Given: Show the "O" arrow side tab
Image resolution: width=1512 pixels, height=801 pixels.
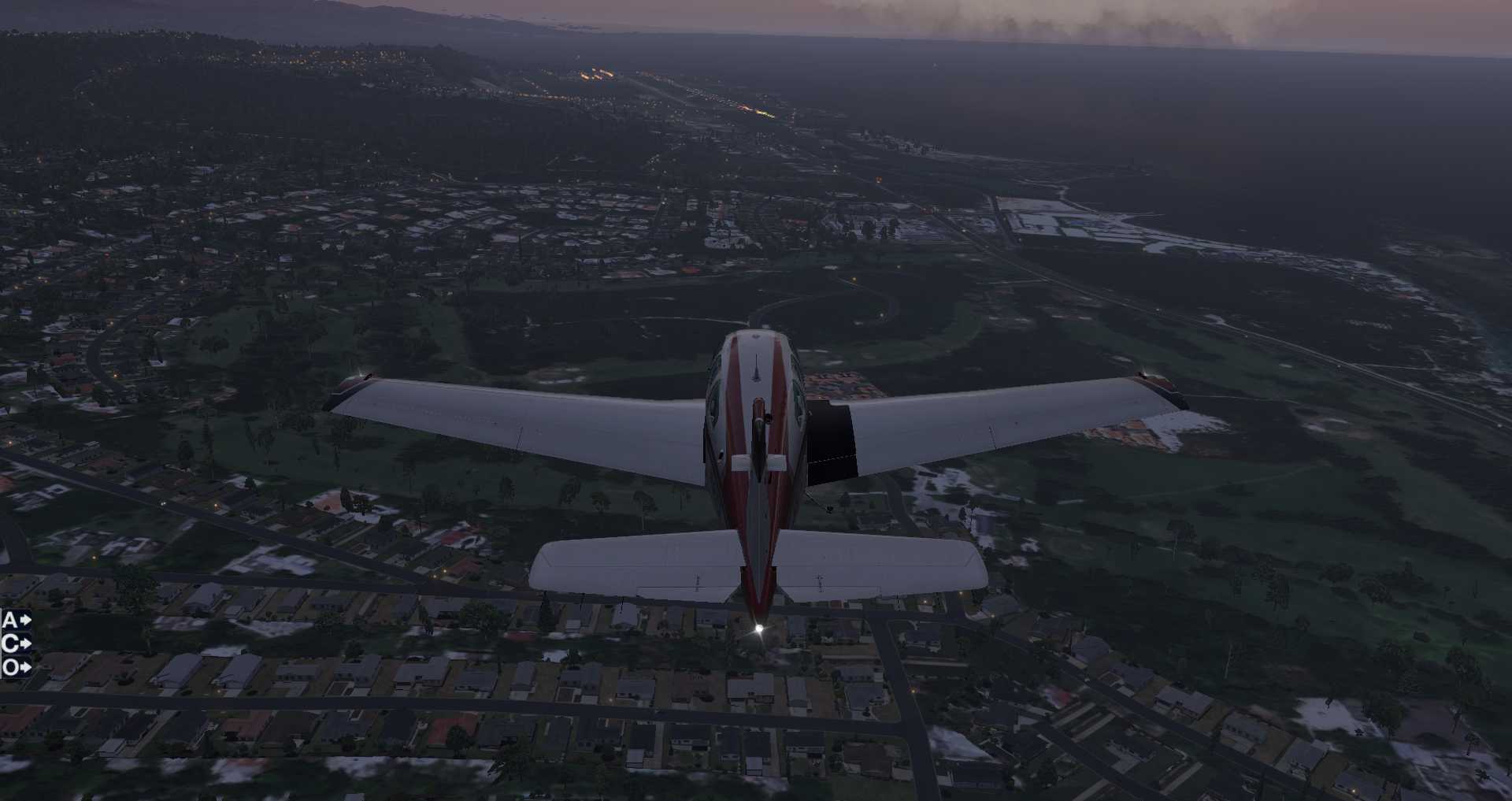Looking at the screenshot, I should 16,668.
